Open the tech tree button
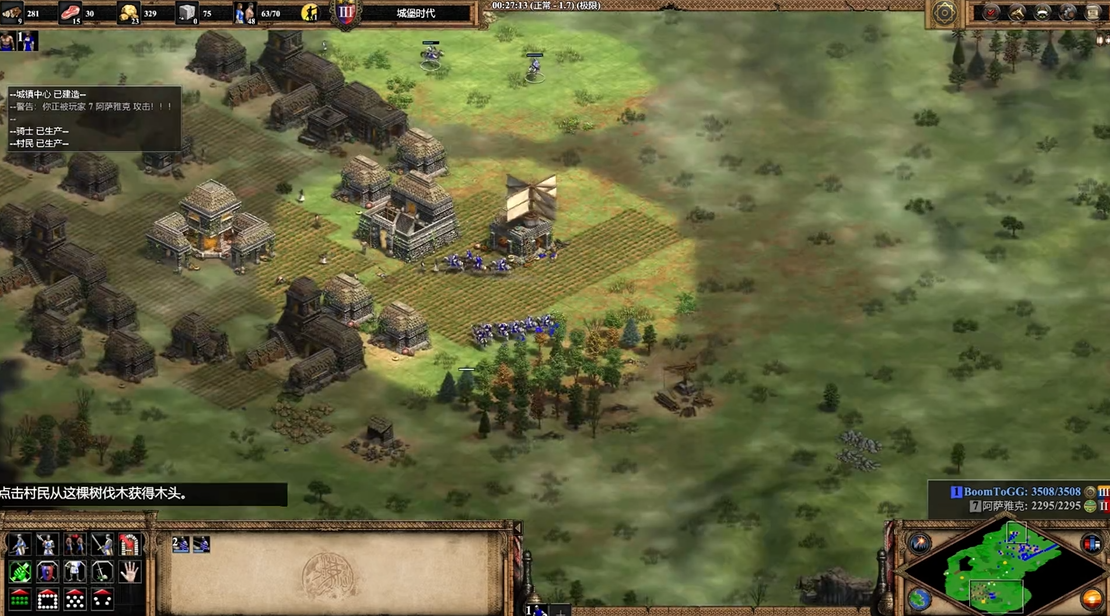 click(x=1017, y=13)
